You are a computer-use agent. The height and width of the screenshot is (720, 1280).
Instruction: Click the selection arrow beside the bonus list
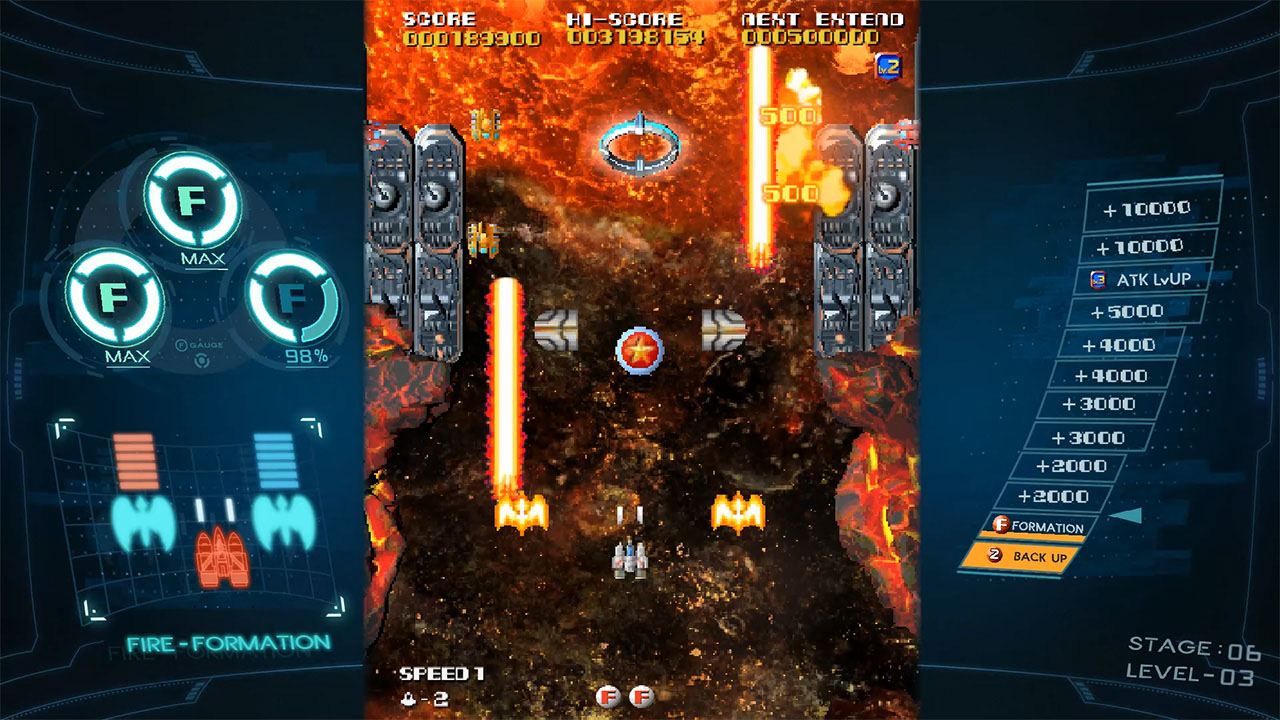pyautogui.click(x=1126, y=513)
